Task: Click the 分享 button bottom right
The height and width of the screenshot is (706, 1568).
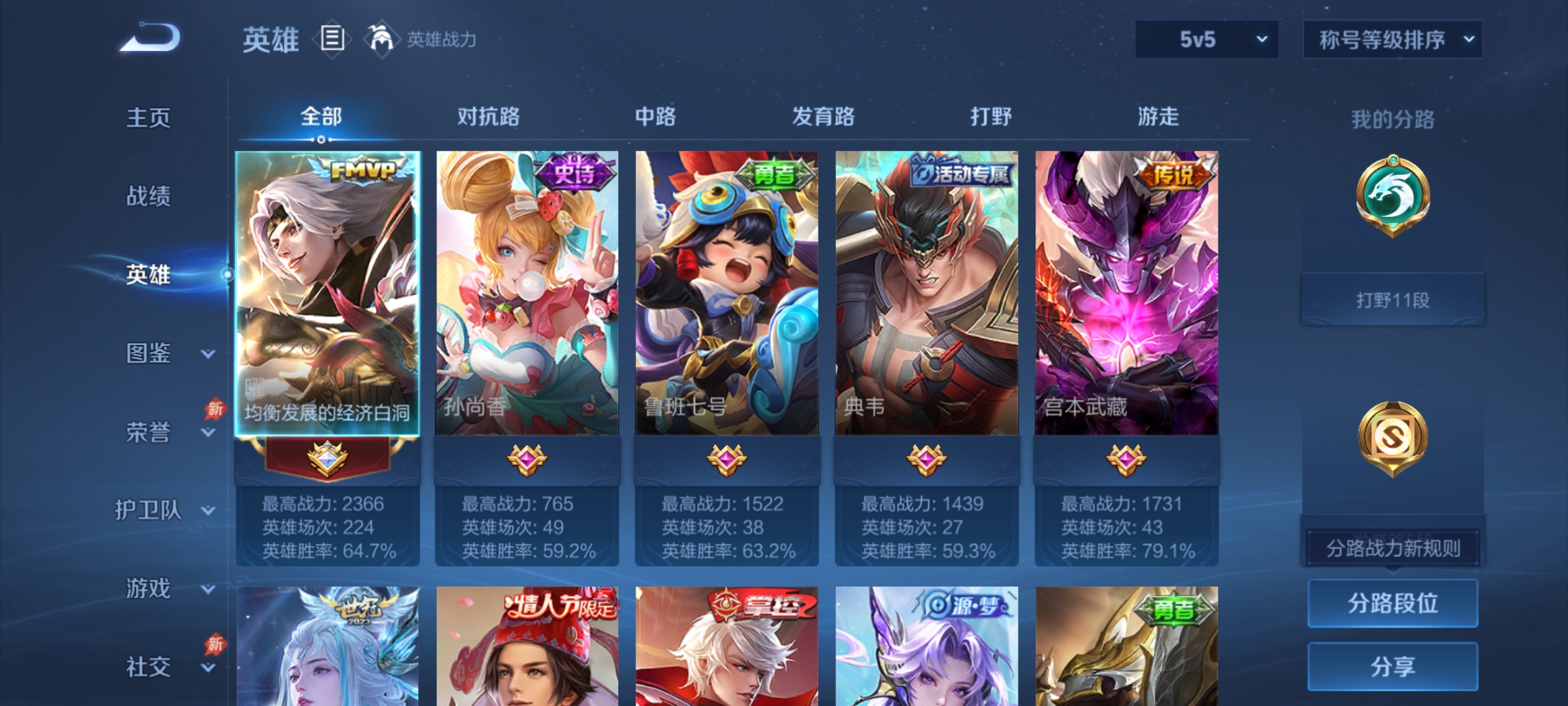Action: point(1393,665)
